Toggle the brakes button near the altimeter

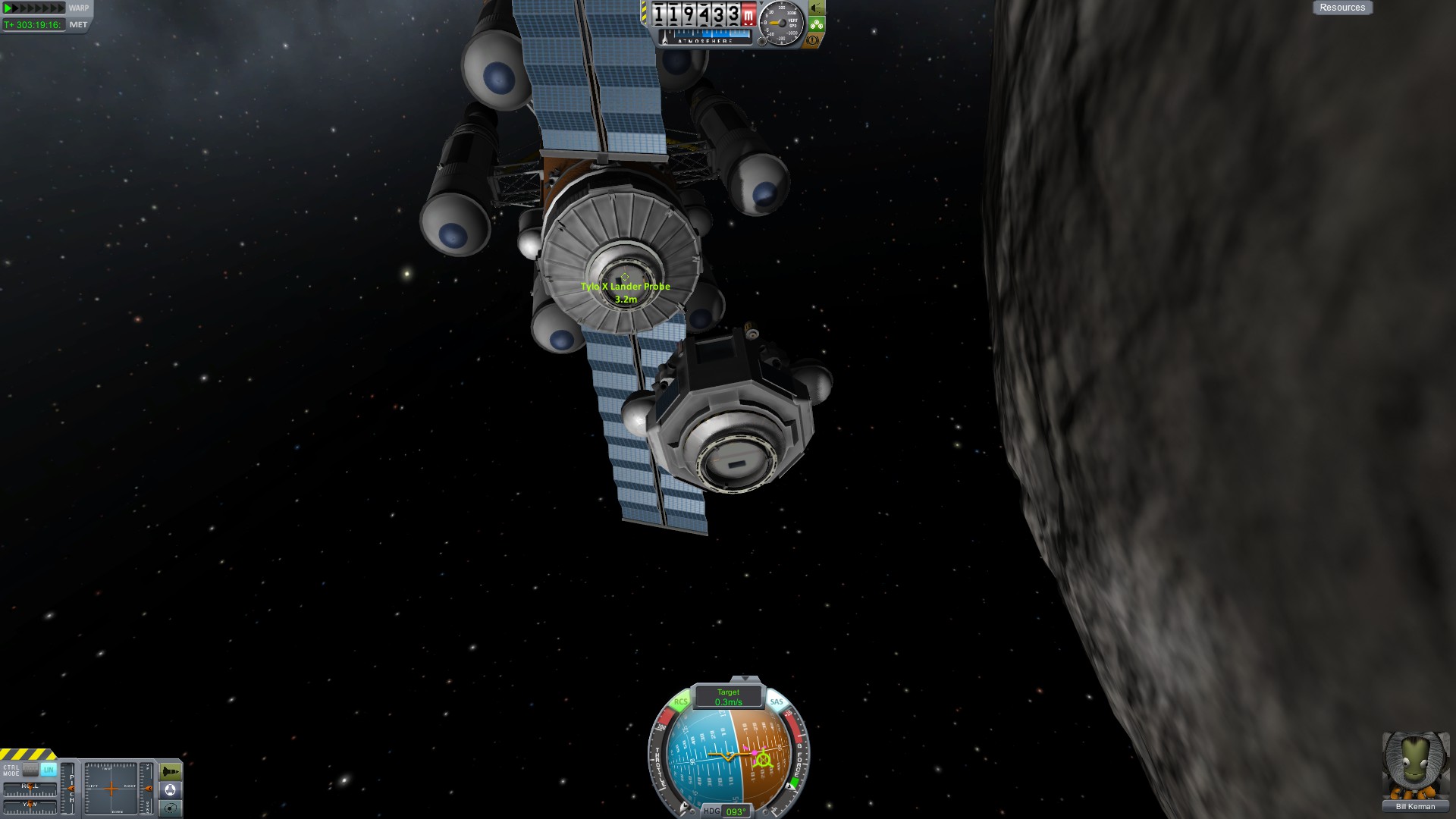[813, 39]
